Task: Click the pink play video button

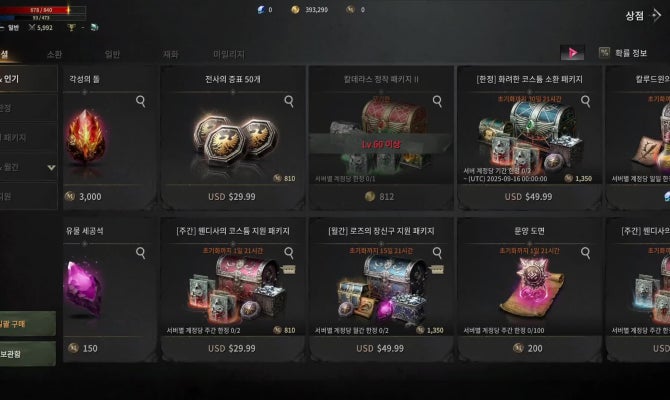Action: (572, 53)
